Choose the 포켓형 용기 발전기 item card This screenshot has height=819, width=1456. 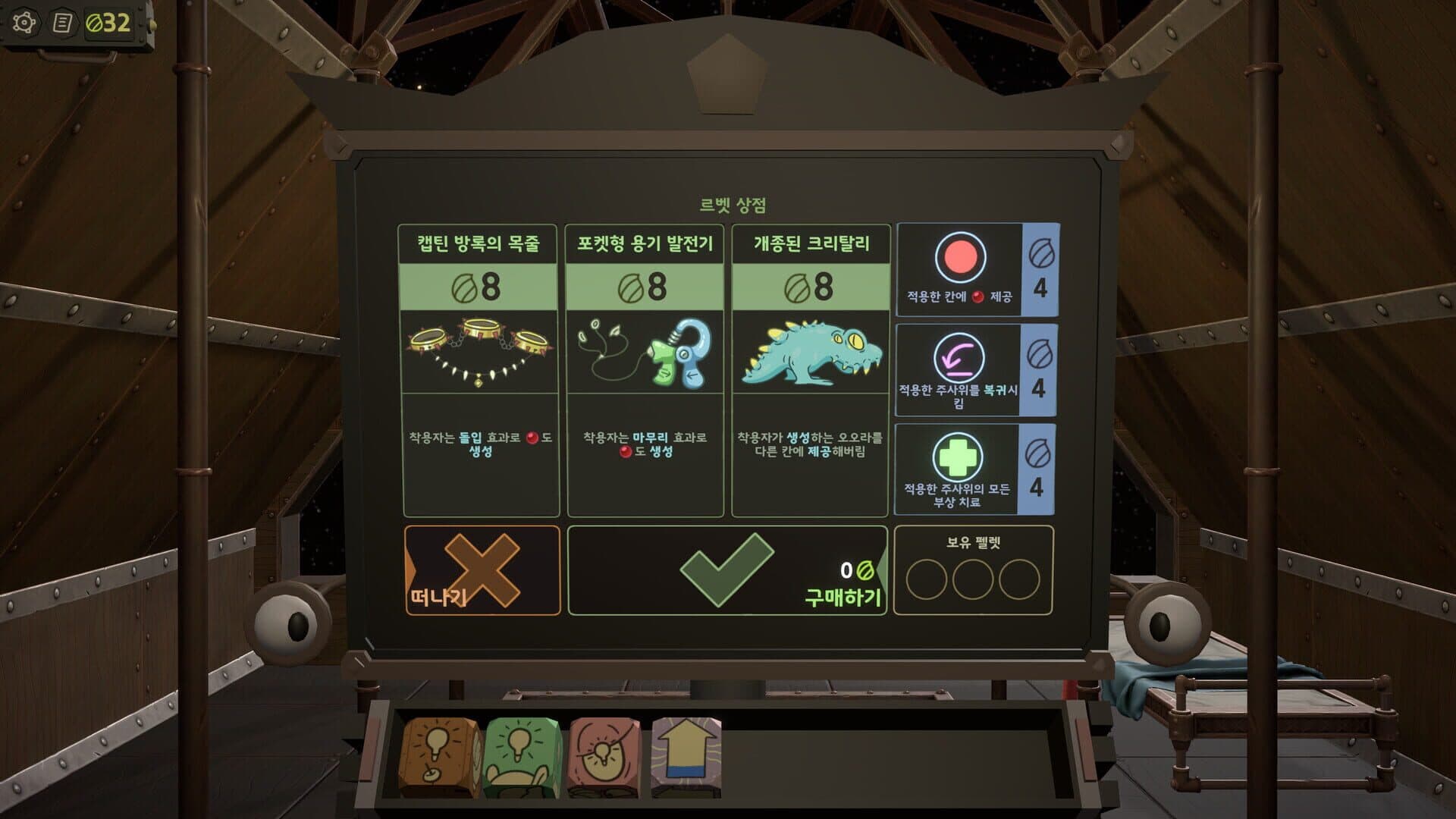(645, 370)
